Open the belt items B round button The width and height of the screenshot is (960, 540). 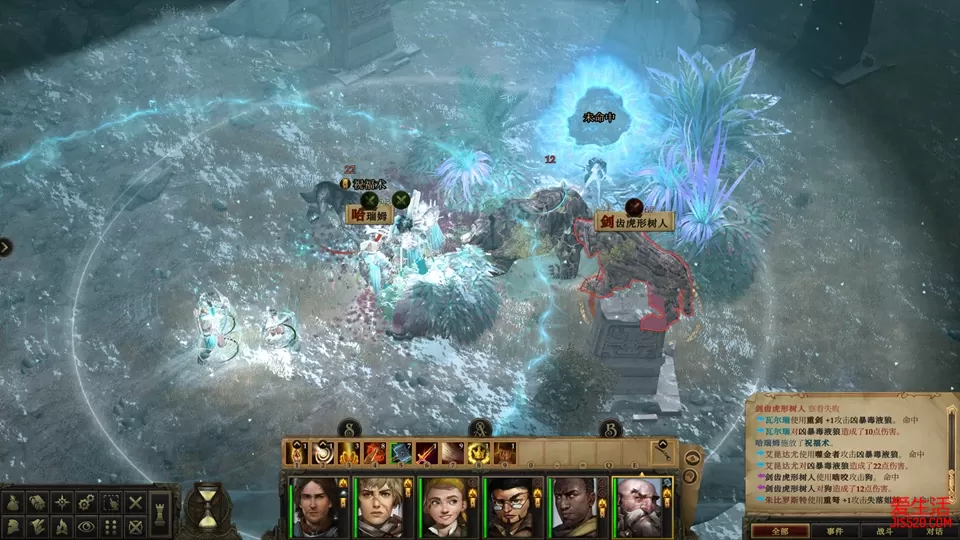[610, 428]
